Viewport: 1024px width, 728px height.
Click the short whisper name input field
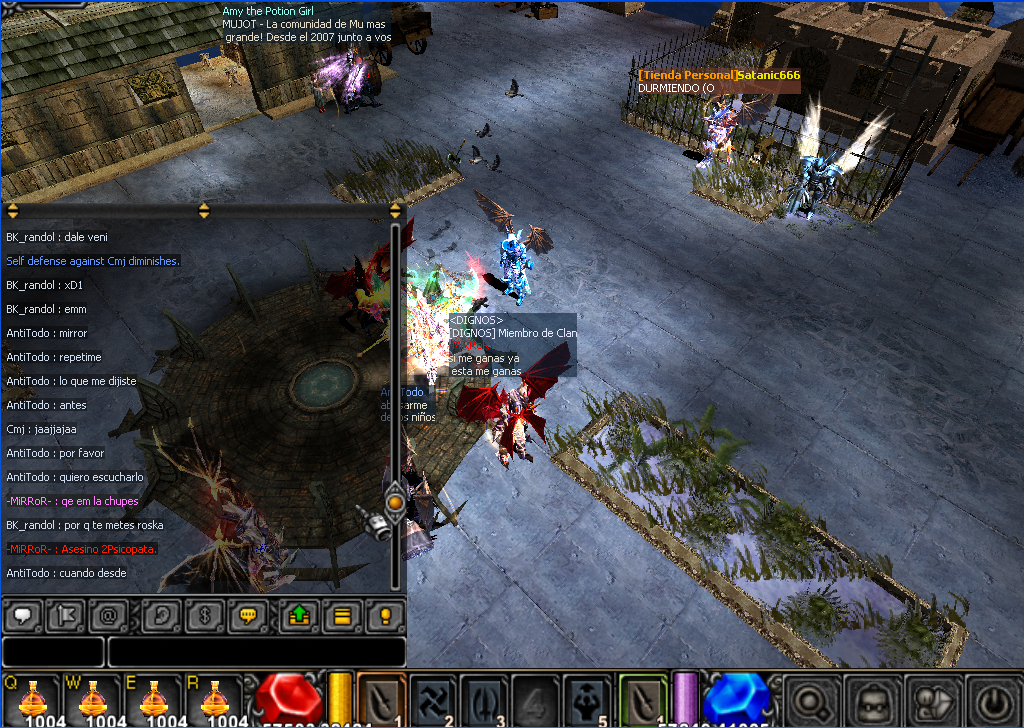pyautogui.click(x=52, y=652)
